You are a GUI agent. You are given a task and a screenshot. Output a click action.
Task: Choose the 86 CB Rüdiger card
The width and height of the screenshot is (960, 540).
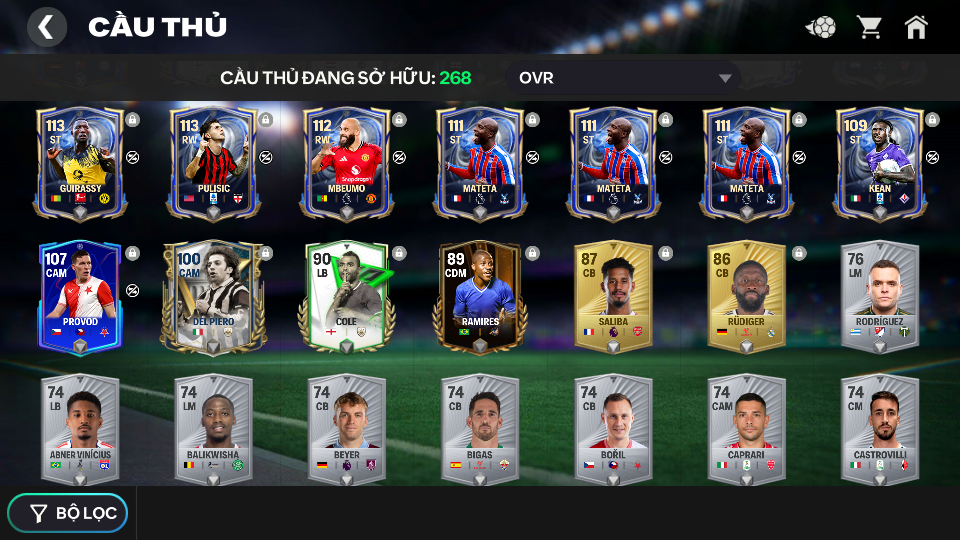(x=746, y=296)
